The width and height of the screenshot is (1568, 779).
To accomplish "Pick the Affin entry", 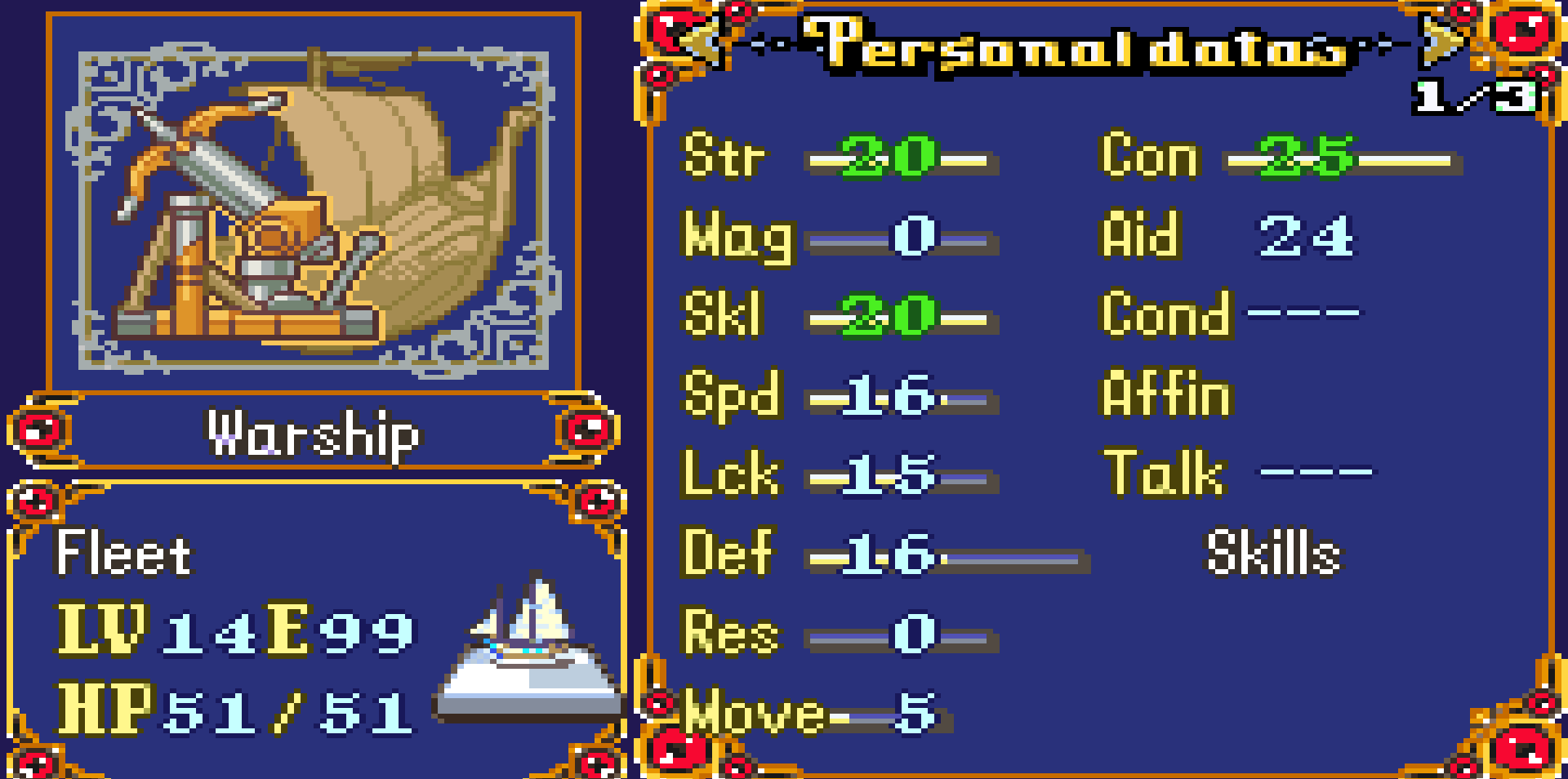I will [1166, 394].
